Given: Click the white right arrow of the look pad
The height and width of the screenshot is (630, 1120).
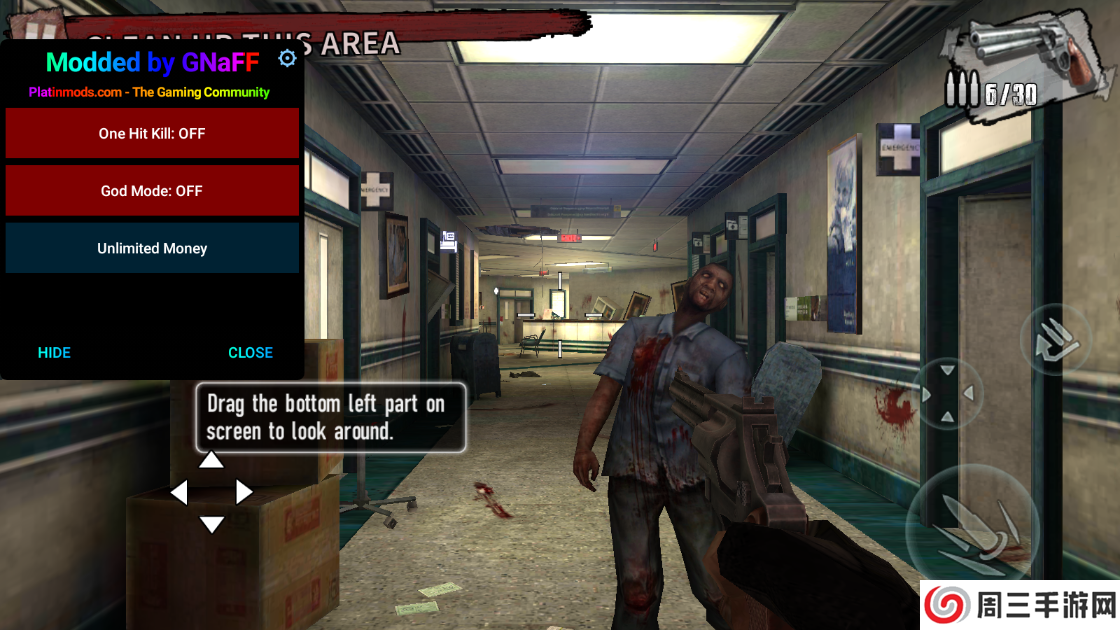Looking at the screenshot, I should (x=244, y=492).
